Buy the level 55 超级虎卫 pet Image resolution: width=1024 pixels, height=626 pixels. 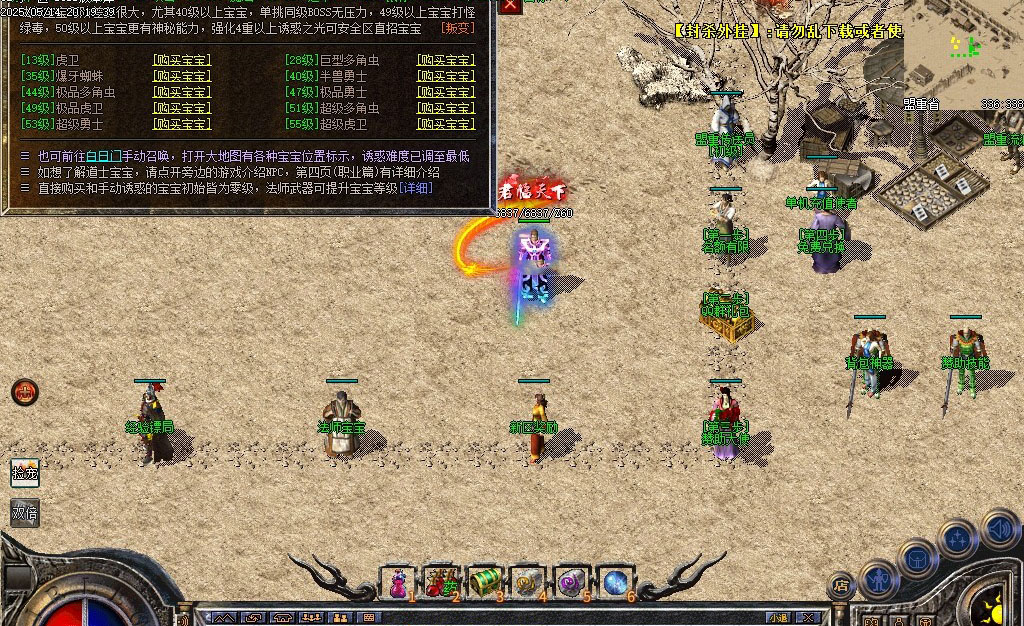pos(446,124)
